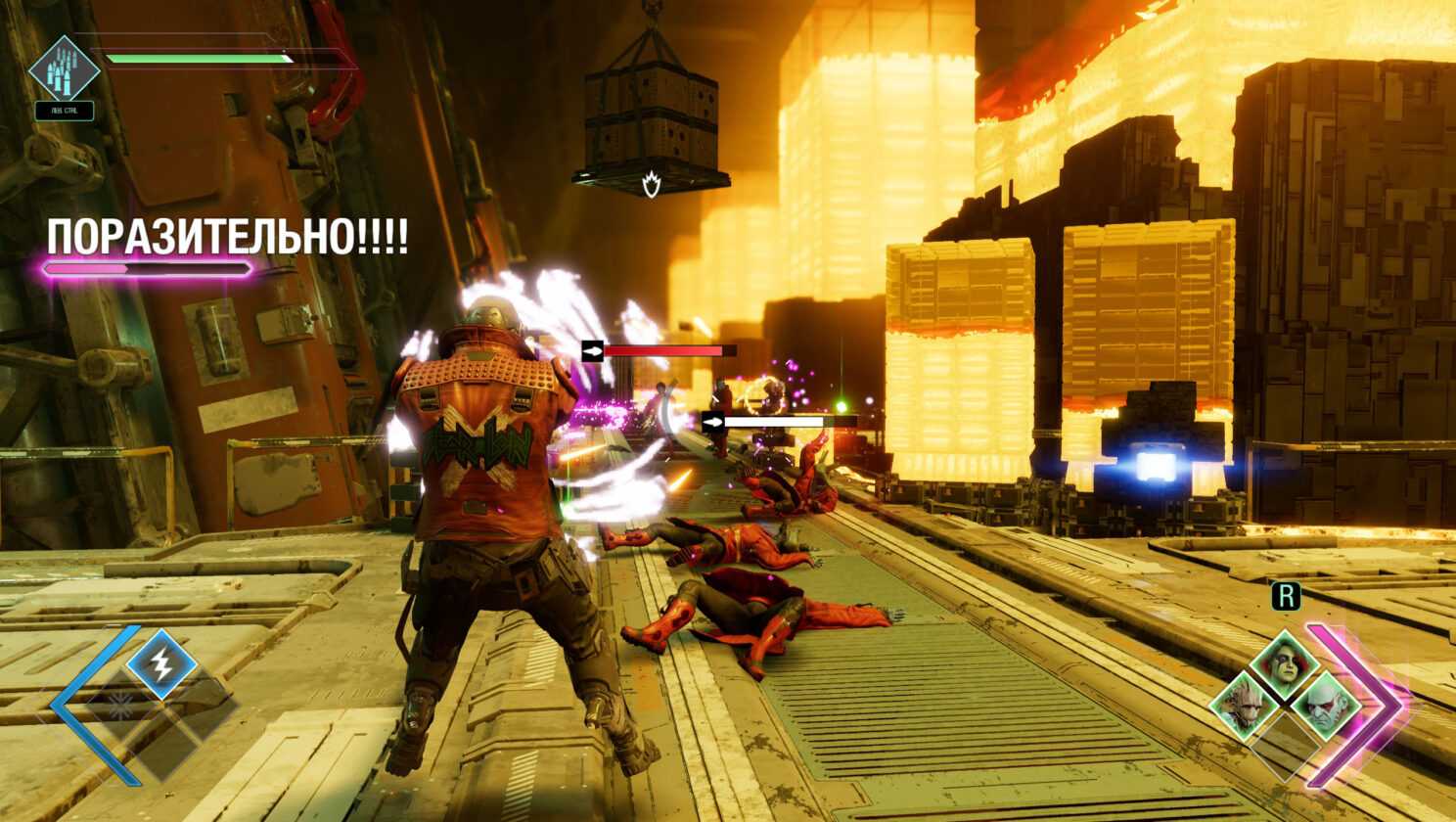The height and width of the screenshot is (822, 1456).
Task: Switch to the dimmed ice snowflake element
Action: click(x=121, y=705)
